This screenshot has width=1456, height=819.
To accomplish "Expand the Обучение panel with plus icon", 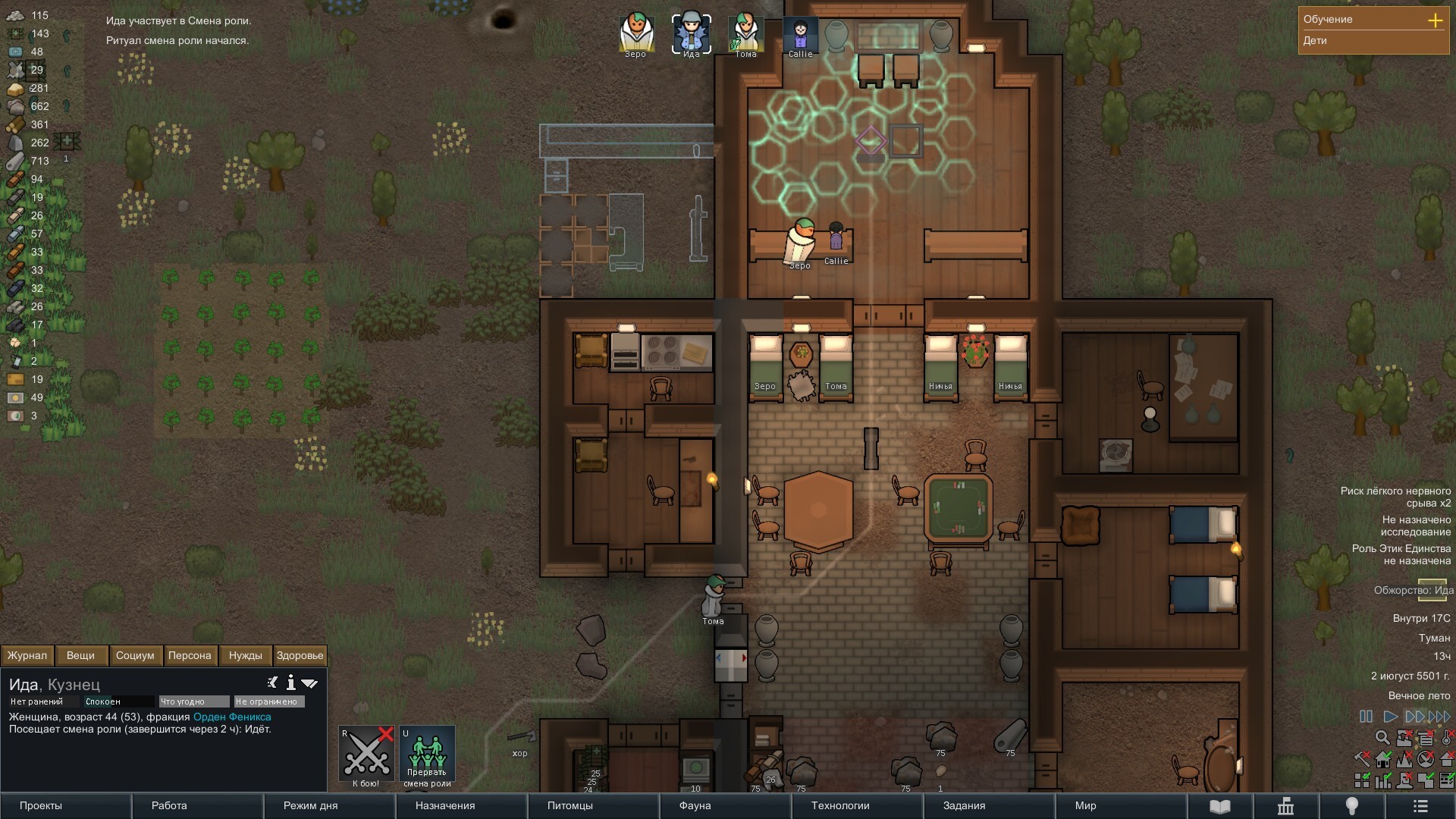I will (x=1435, y=20).
